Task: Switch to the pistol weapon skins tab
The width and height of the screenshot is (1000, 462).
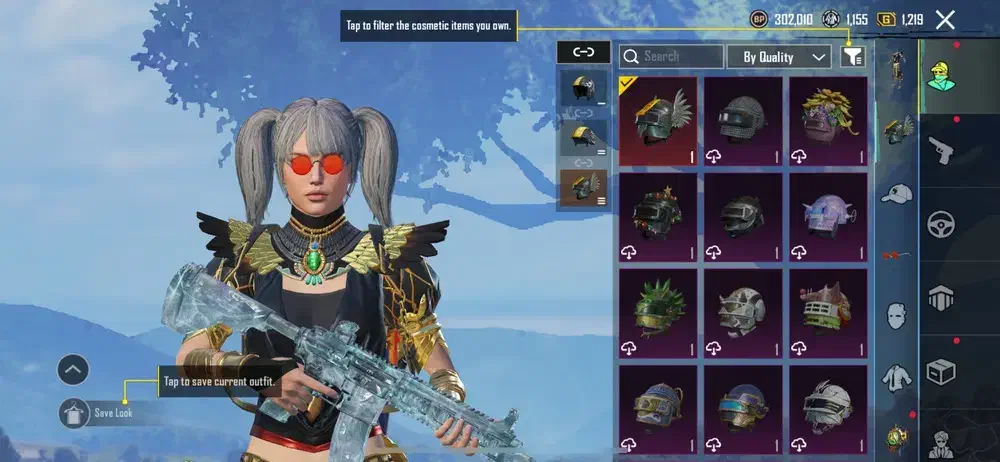Action: tap(941, 152)
